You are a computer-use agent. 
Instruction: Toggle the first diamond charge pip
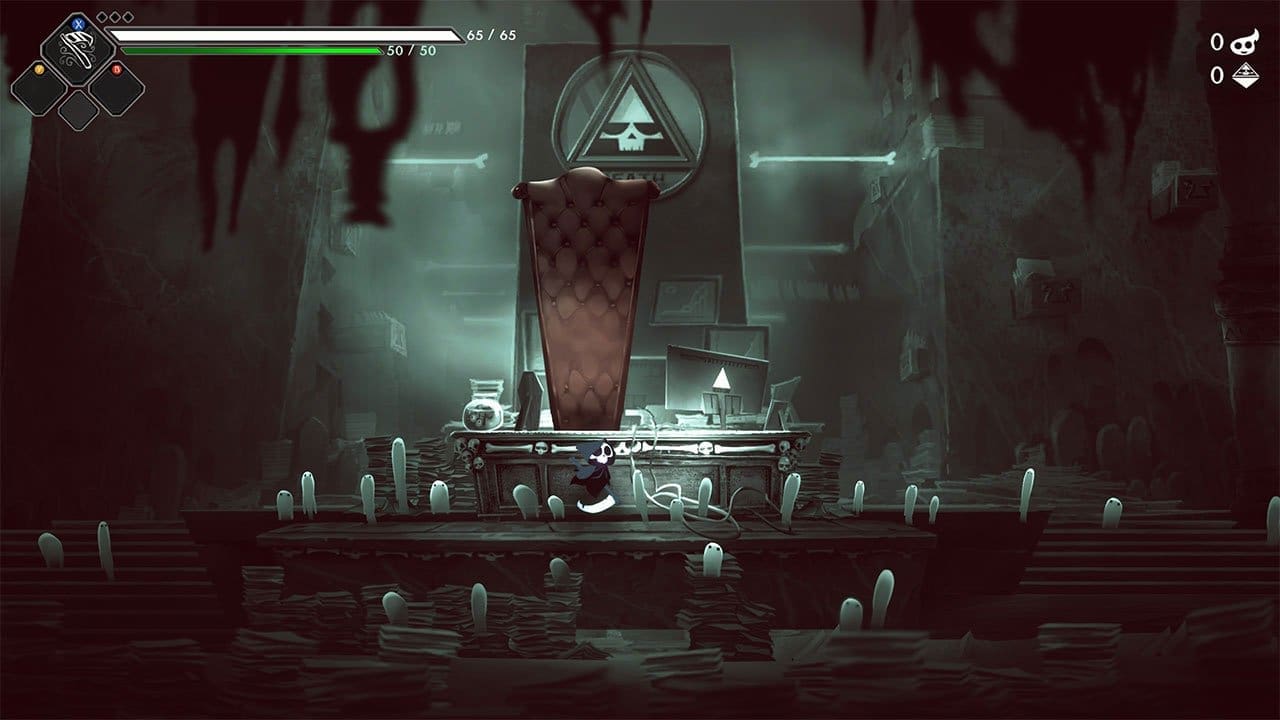(102, 16)
